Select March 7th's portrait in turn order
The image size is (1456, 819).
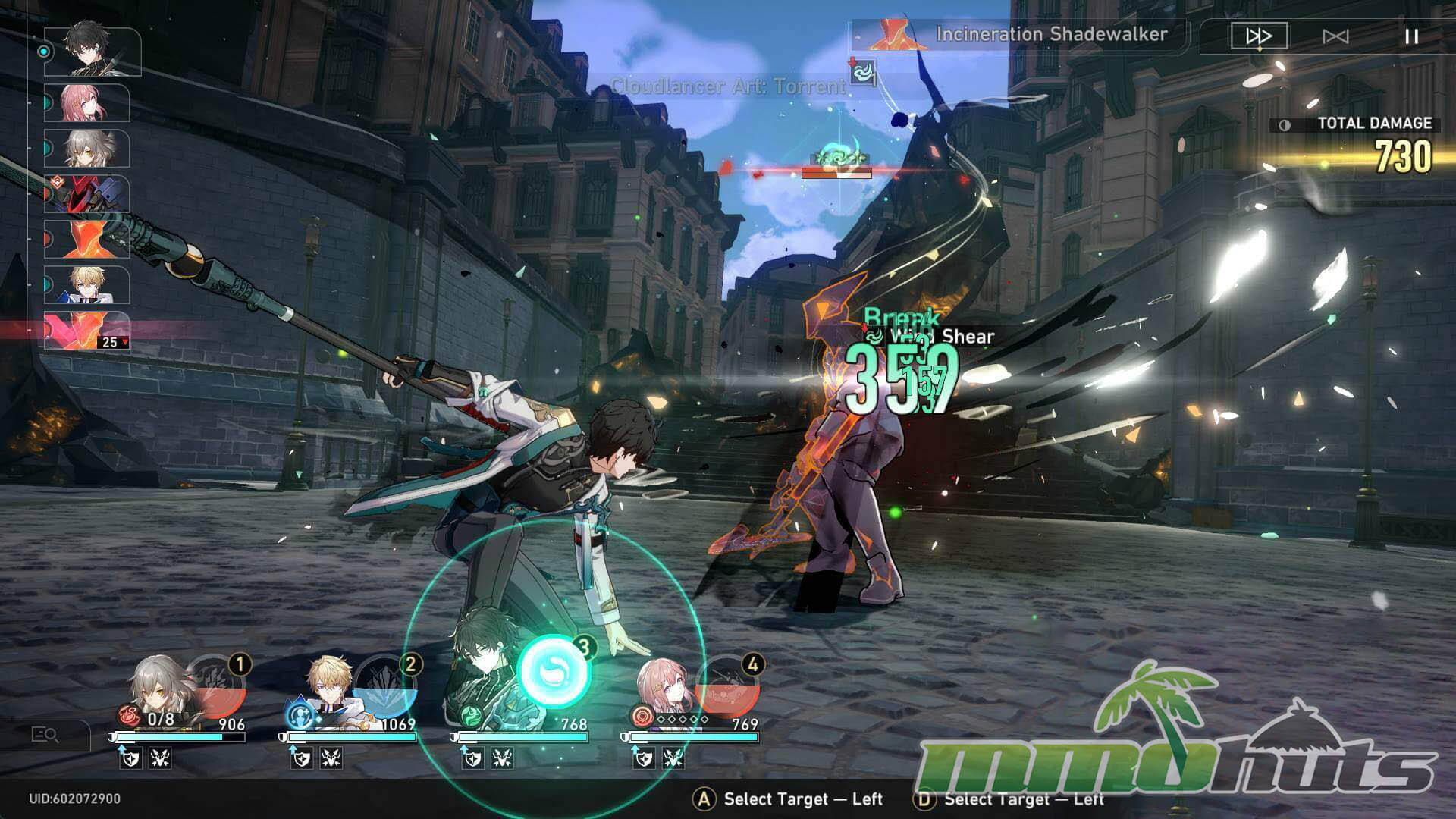[x=87, y=103]
